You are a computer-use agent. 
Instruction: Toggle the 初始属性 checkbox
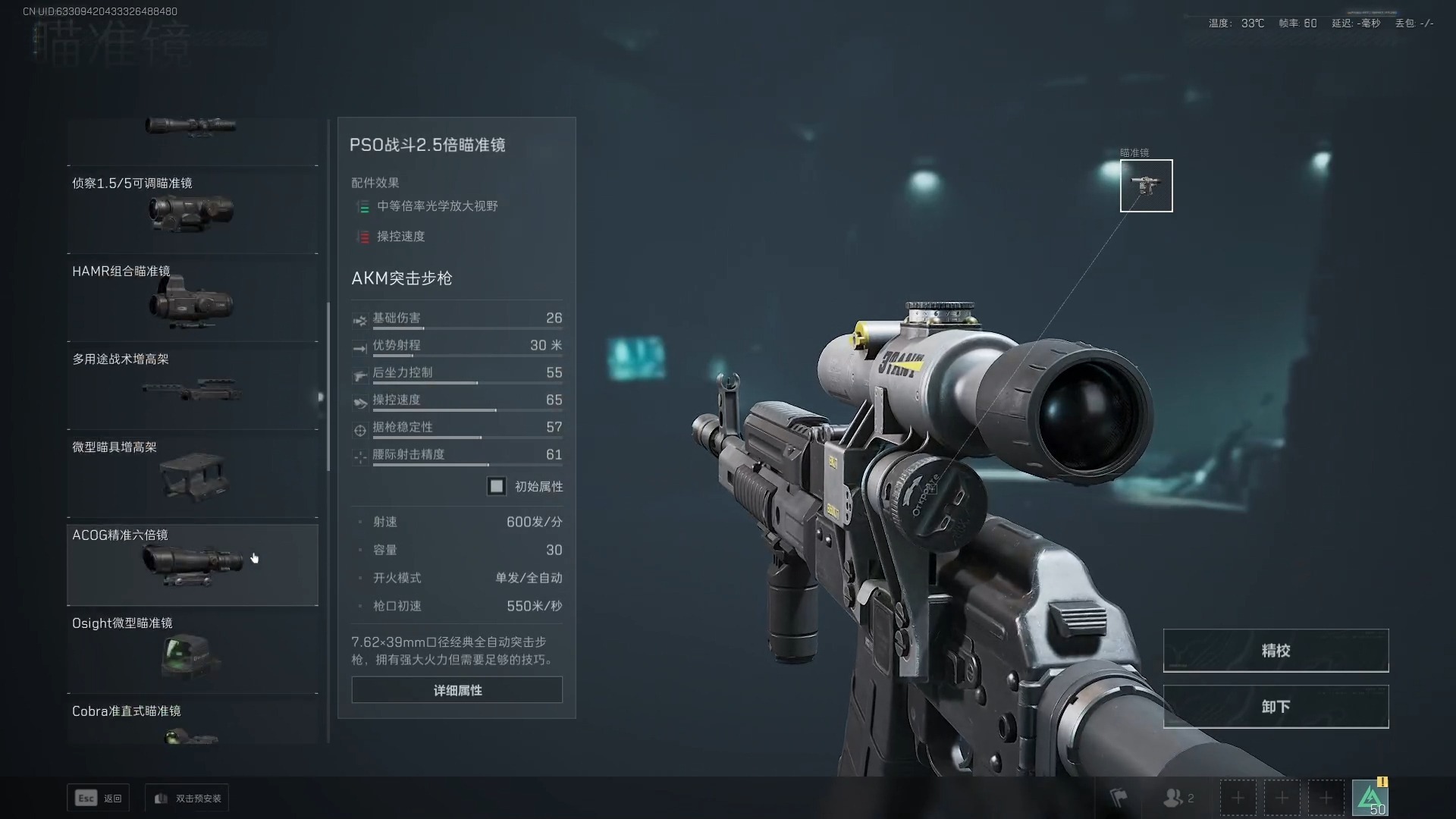497,486
